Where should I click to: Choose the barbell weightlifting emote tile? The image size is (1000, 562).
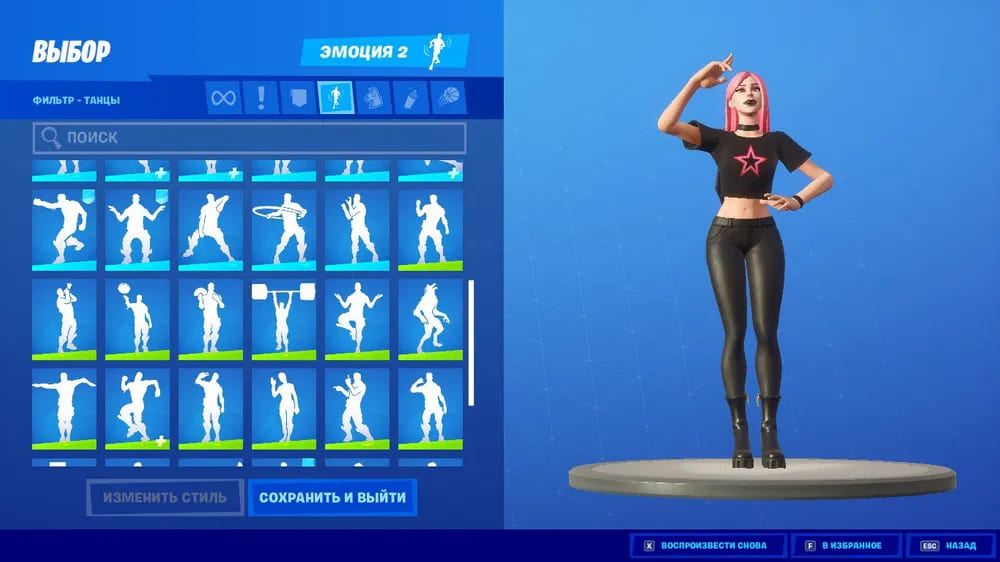click(284, 319)
